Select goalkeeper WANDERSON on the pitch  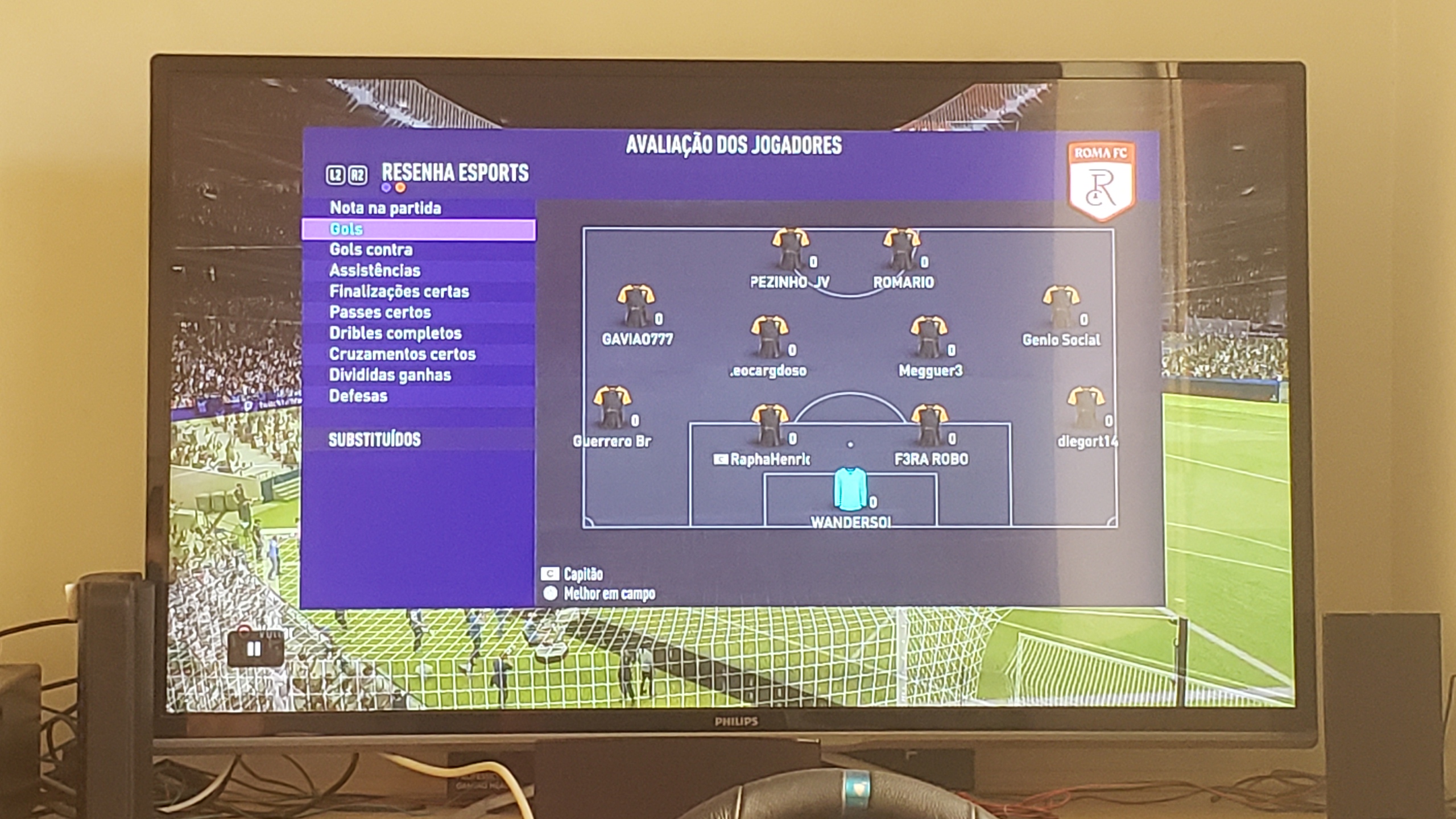pos(850,490)
